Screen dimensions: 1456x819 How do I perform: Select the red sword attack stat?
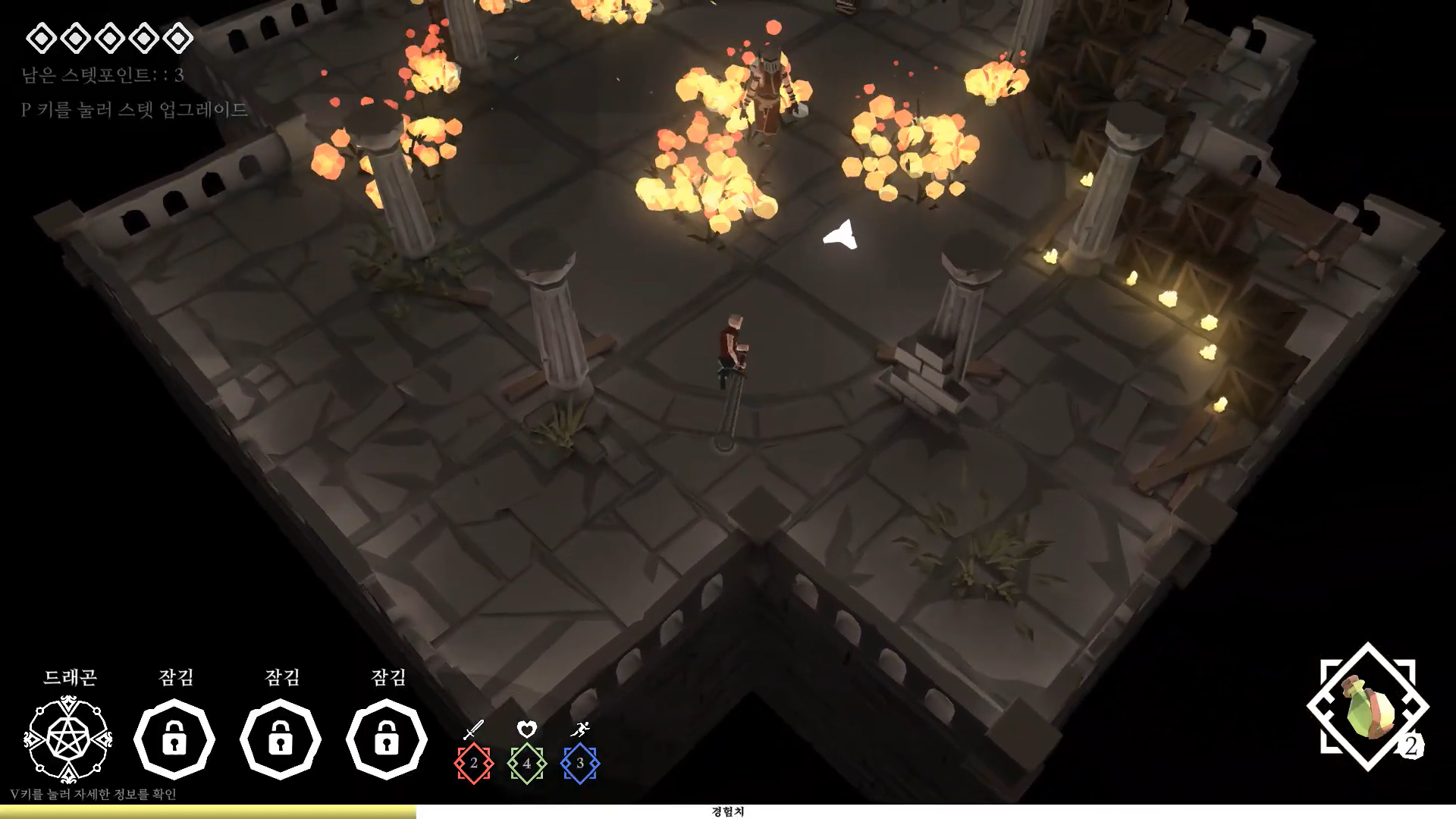tap(474, 763)
